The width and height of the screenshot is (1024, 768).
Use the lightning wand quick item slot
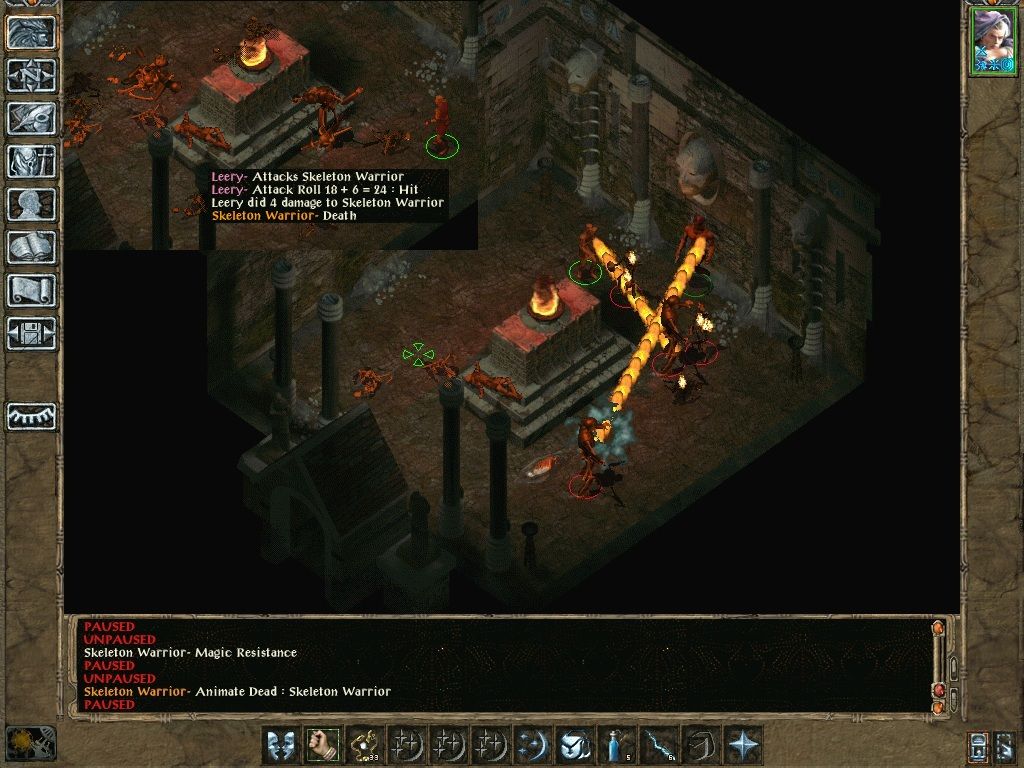click(x=658, y=745)
